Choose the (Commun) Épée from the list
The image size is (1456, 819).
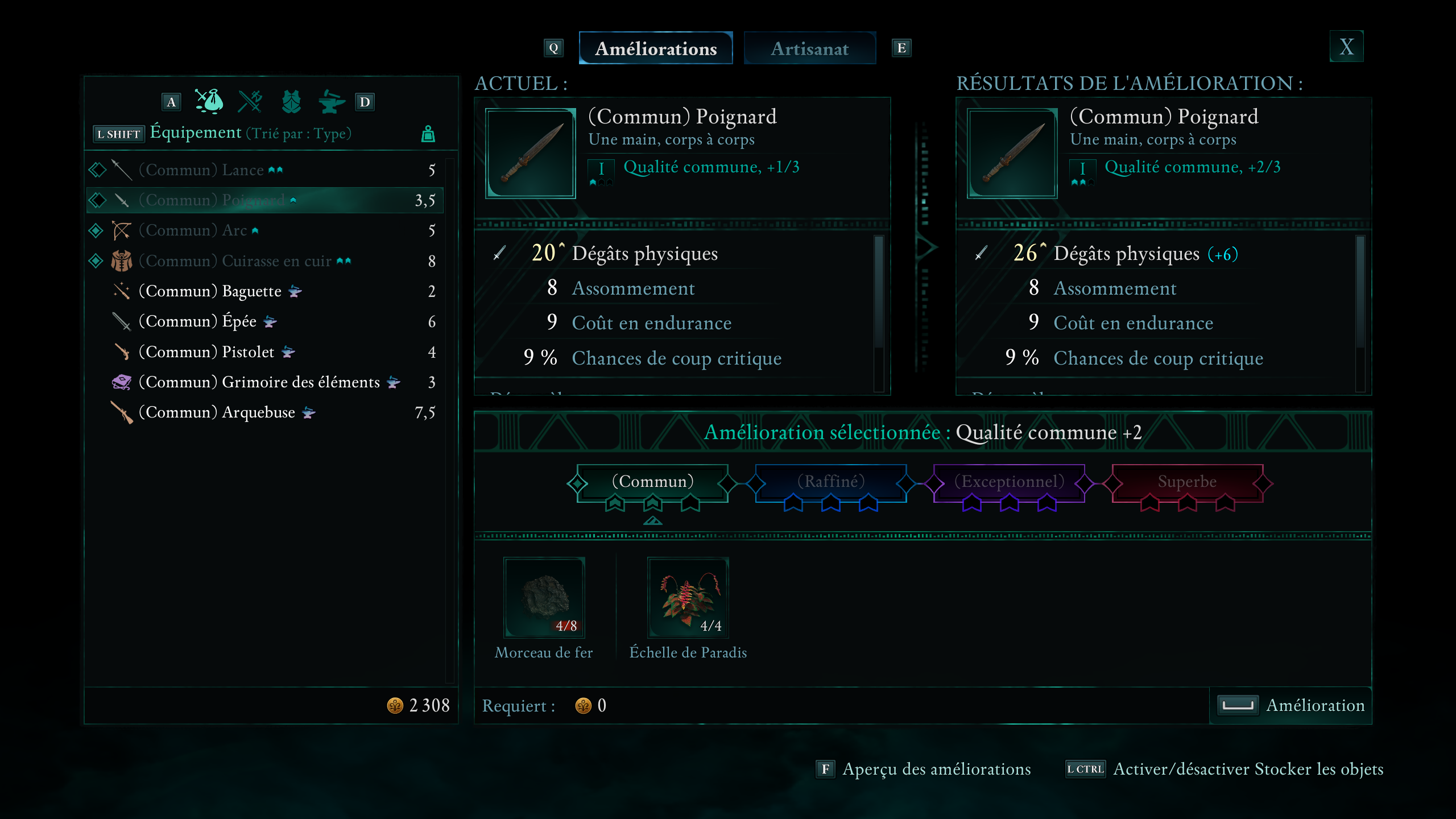point(264,321)
